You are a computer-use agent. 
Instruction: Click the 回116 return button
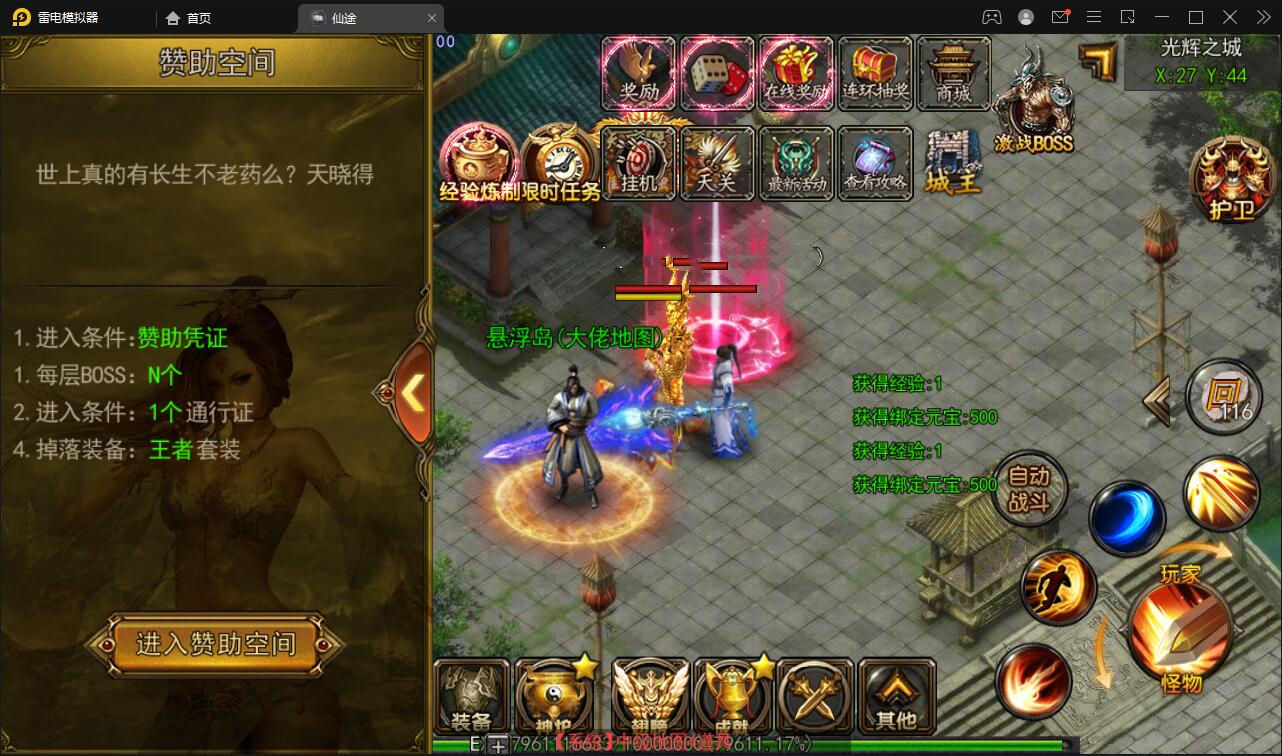(x=1222, y=397)
